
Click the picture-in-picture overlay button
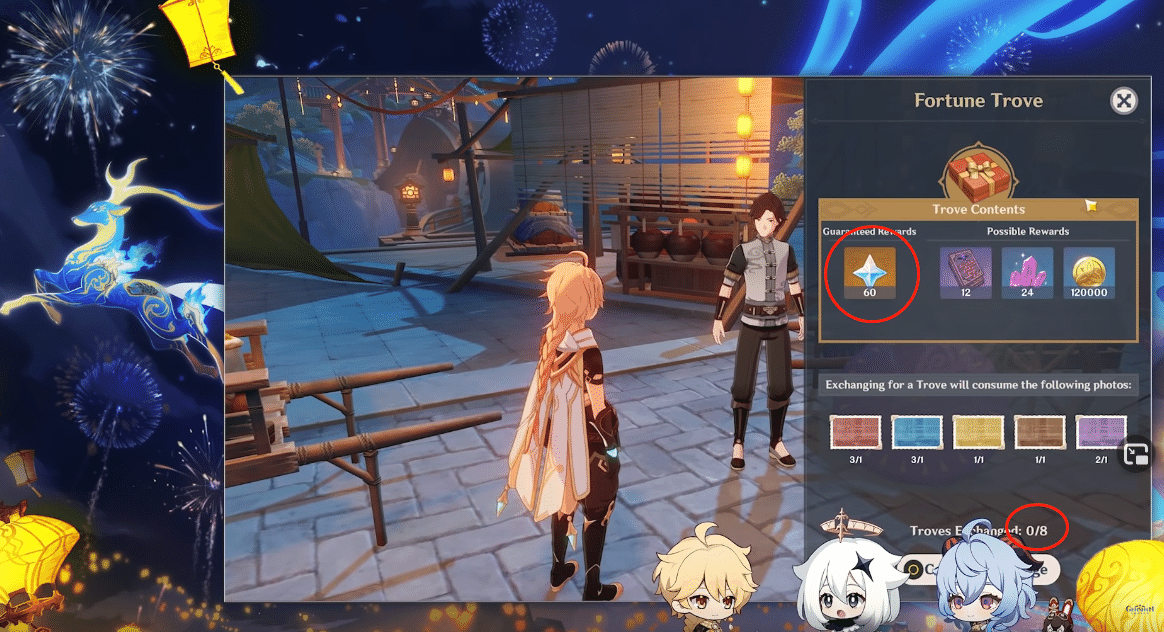[1136, 455]
